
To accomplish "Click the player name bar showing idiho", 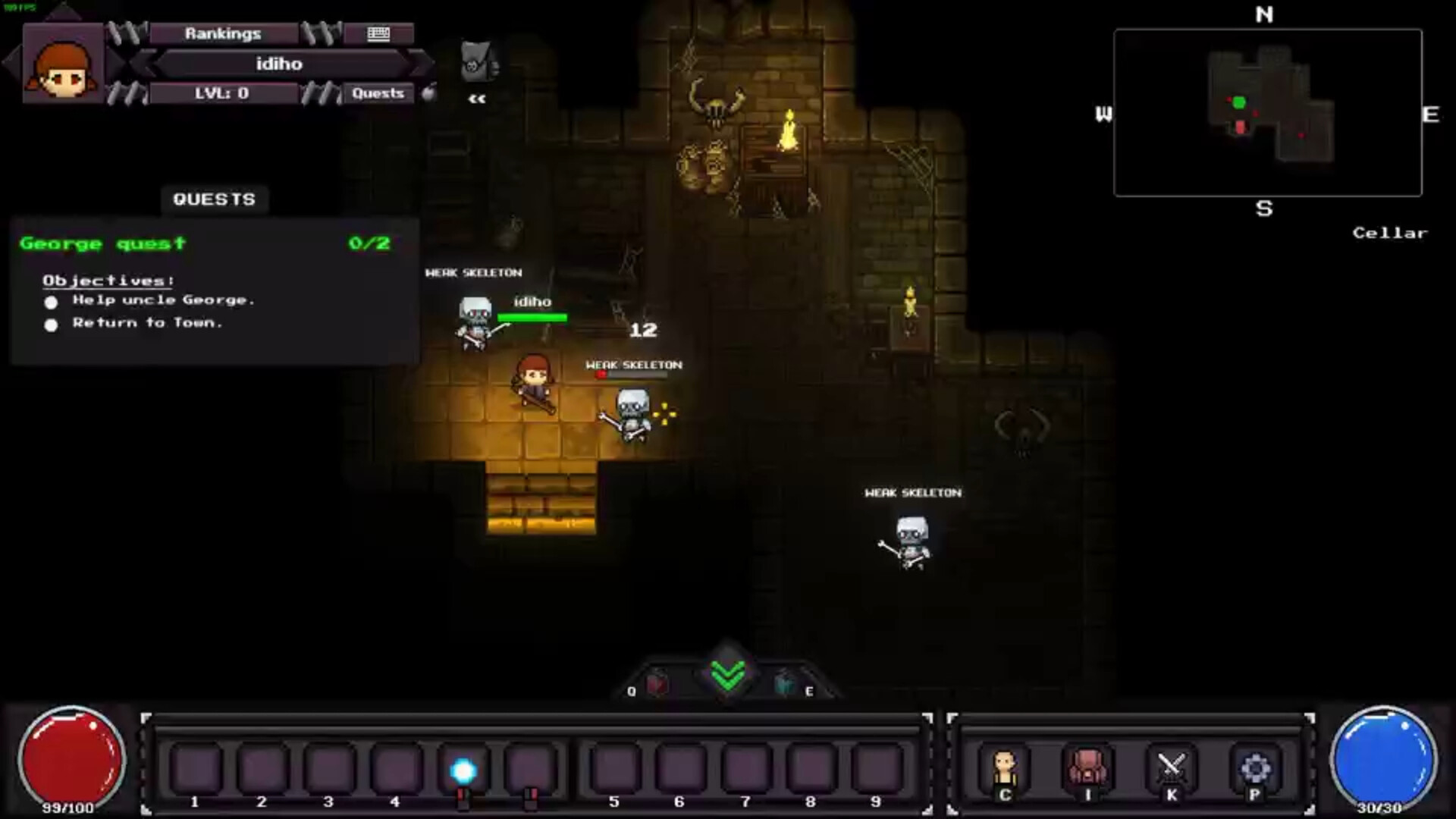I will [277, 64].
